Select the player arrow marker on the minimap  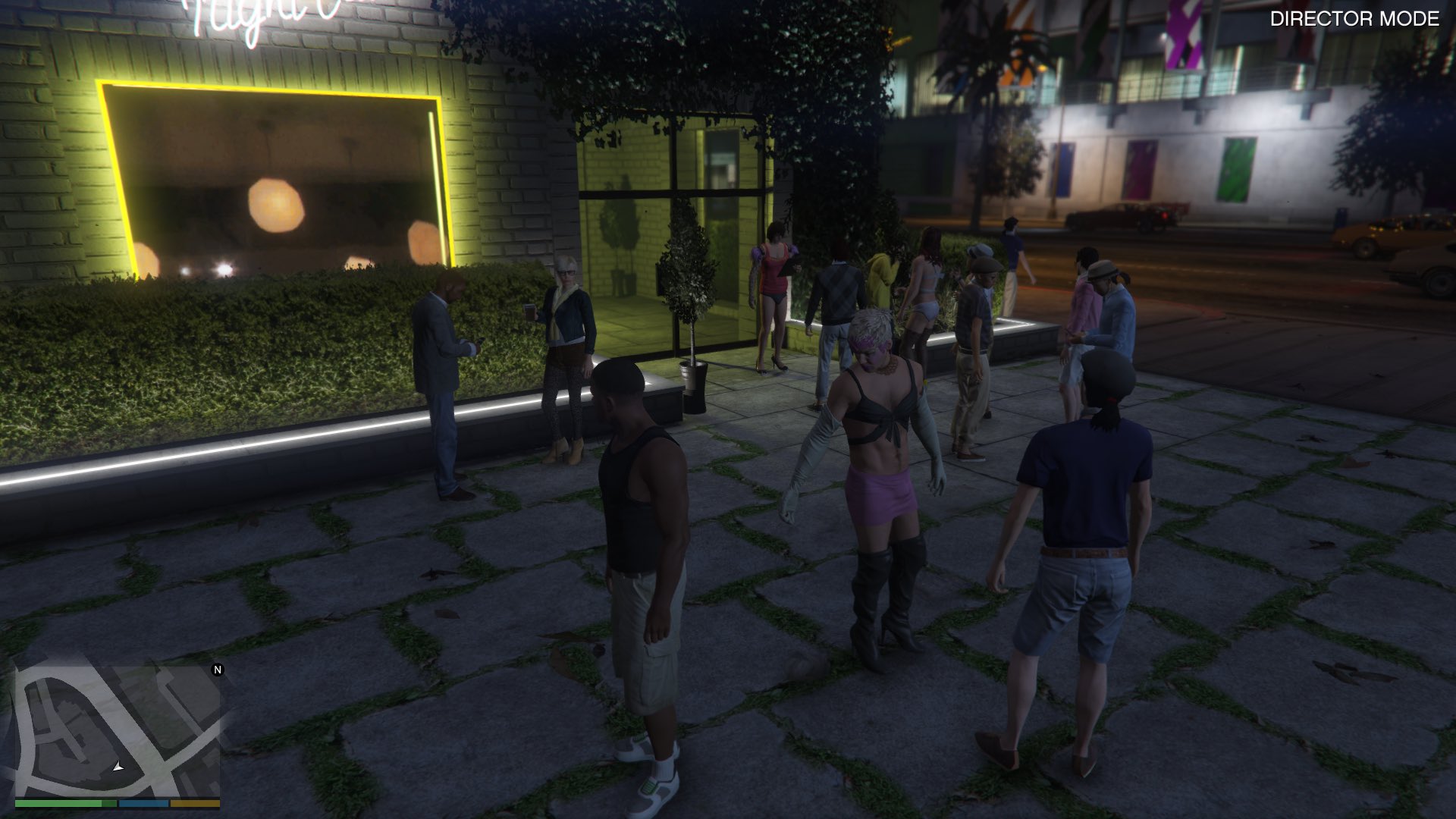click(118, 767)
